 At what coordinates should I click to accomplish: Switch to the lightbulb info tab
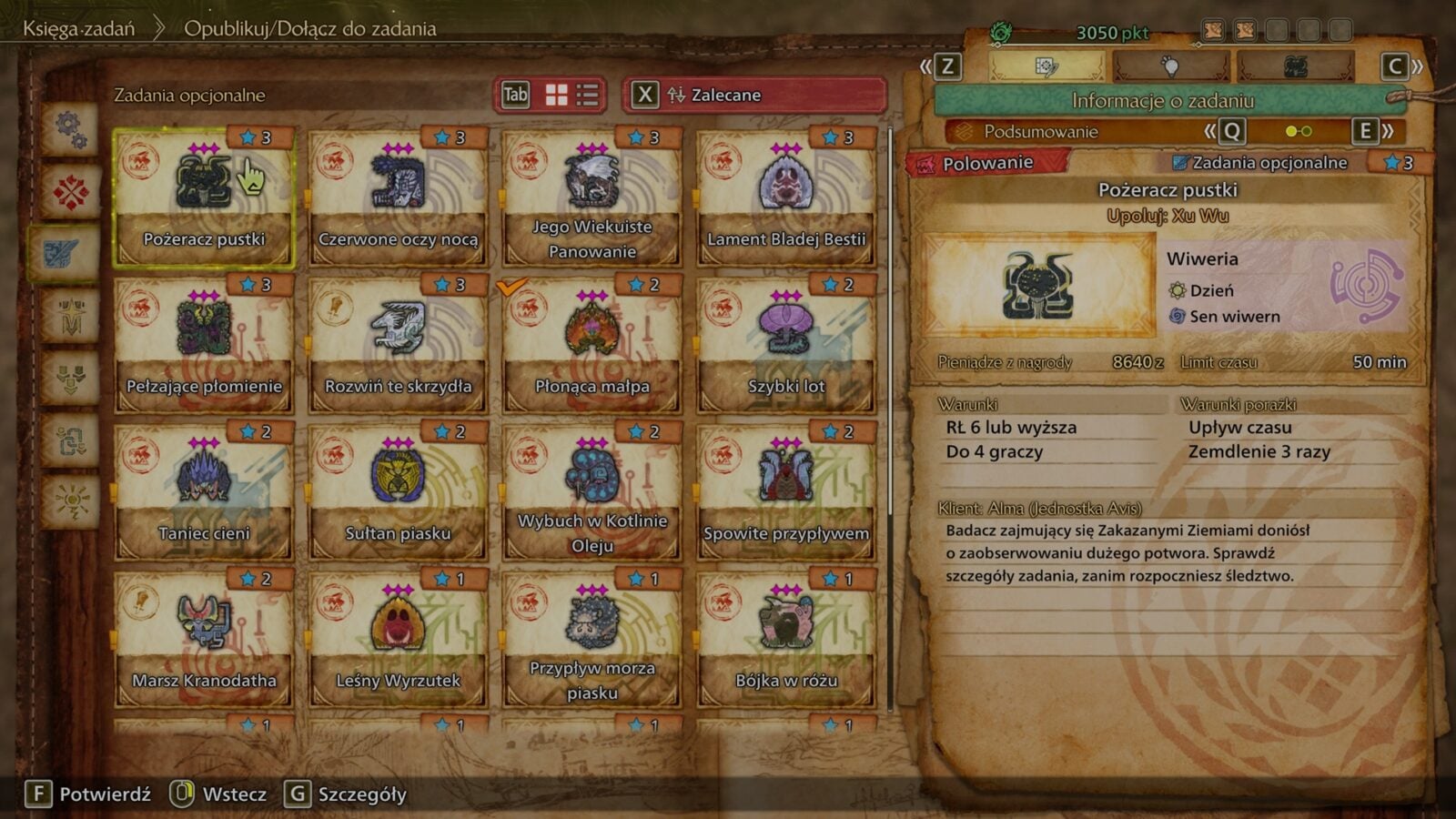pos(1170,66)
